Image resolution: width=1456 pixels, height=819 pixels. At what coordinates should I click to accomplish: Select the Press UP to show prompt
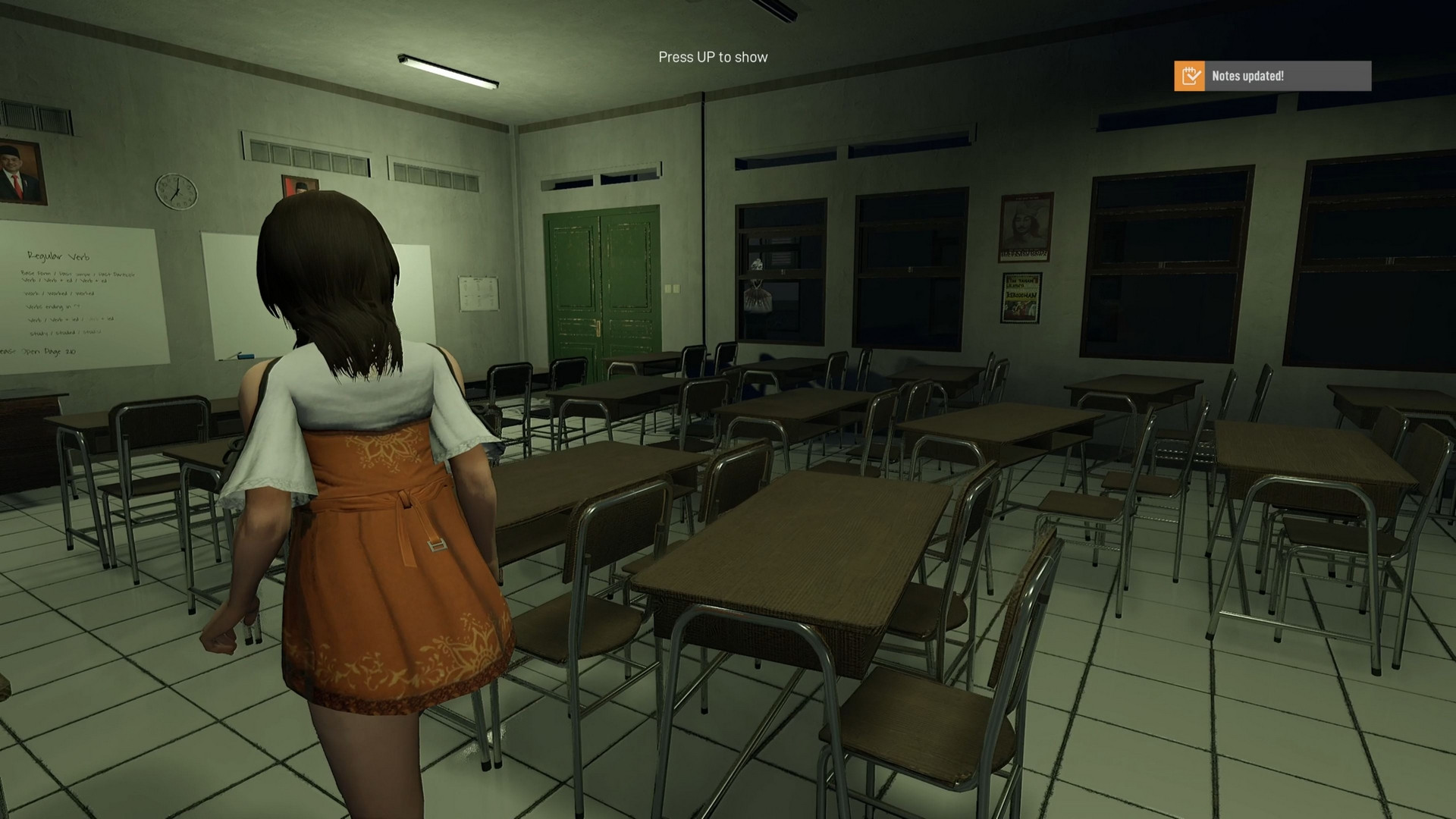point(712,57)
